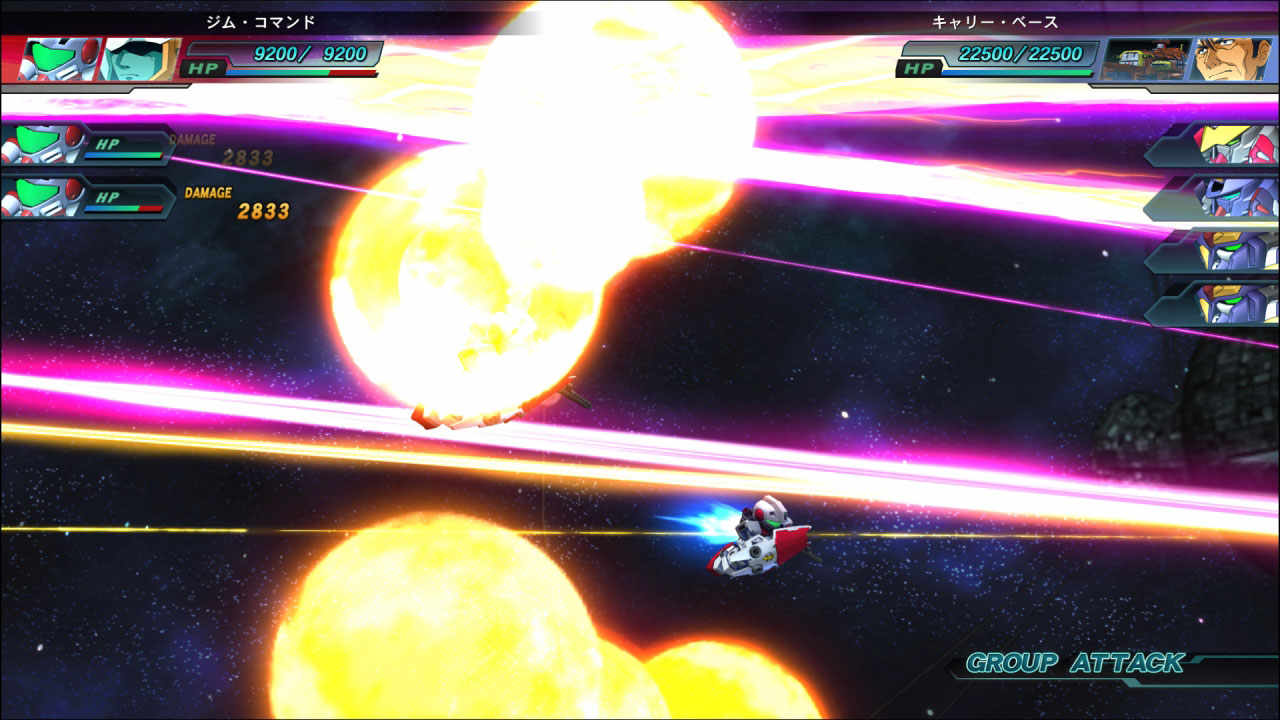Click the white-capped pilot portrait
This screenshot has width=1280, height=720.
(x=140, y=59)
